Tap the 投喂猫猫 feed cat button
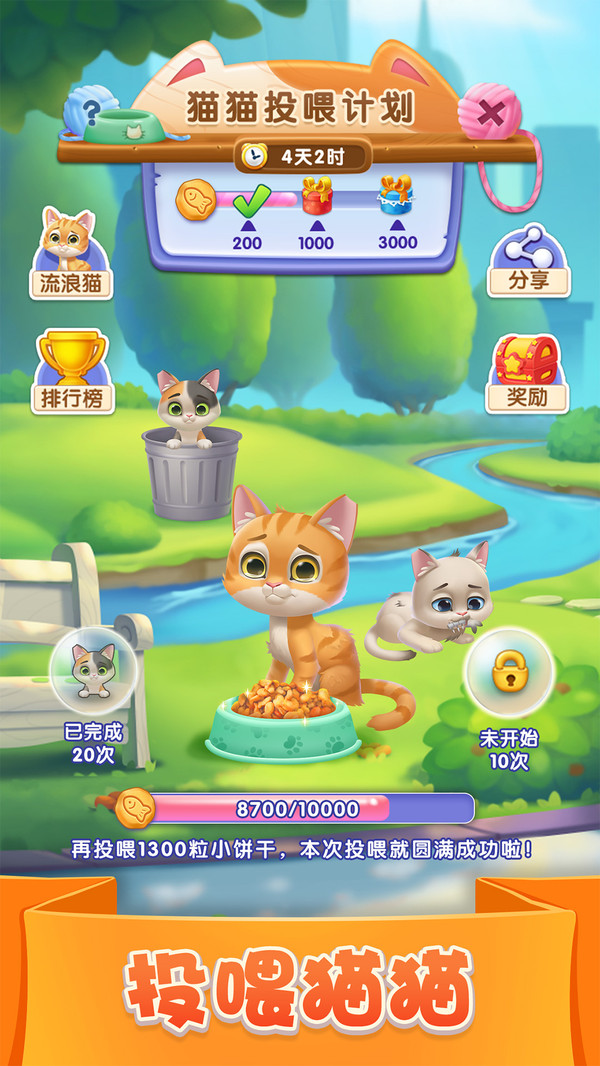600x1066 pixels. coord(298,987)
